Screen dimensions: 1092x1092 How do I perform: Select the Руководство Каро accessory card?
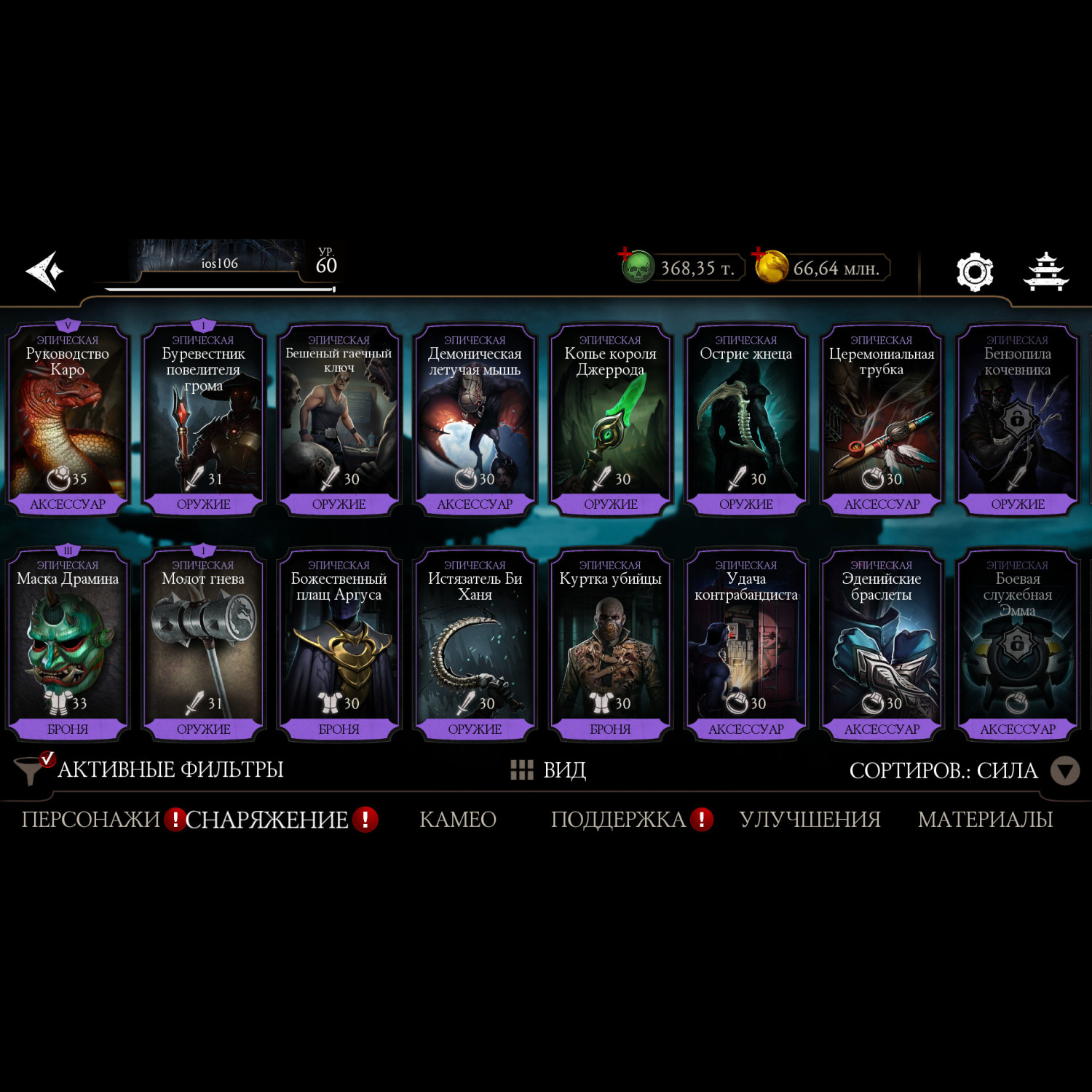tap(68, 421)
